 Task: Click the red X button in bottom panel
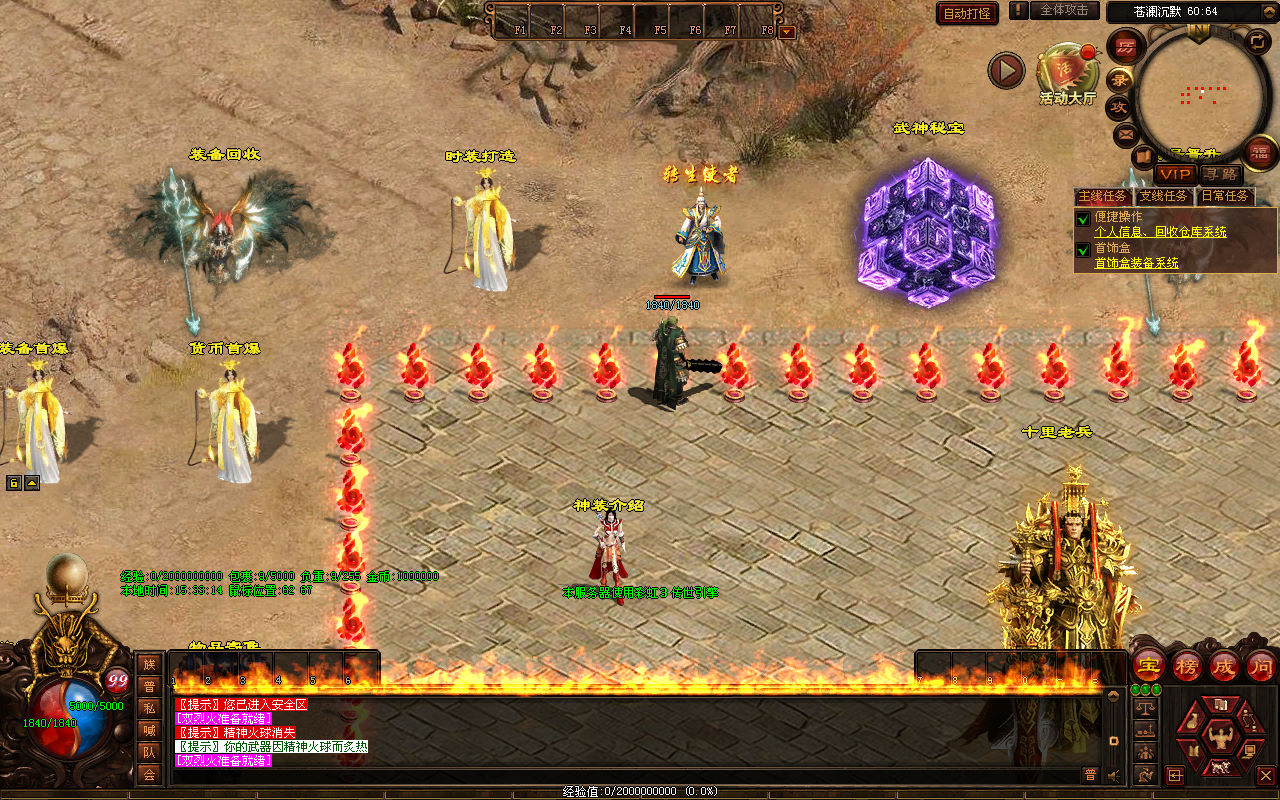1265,775
